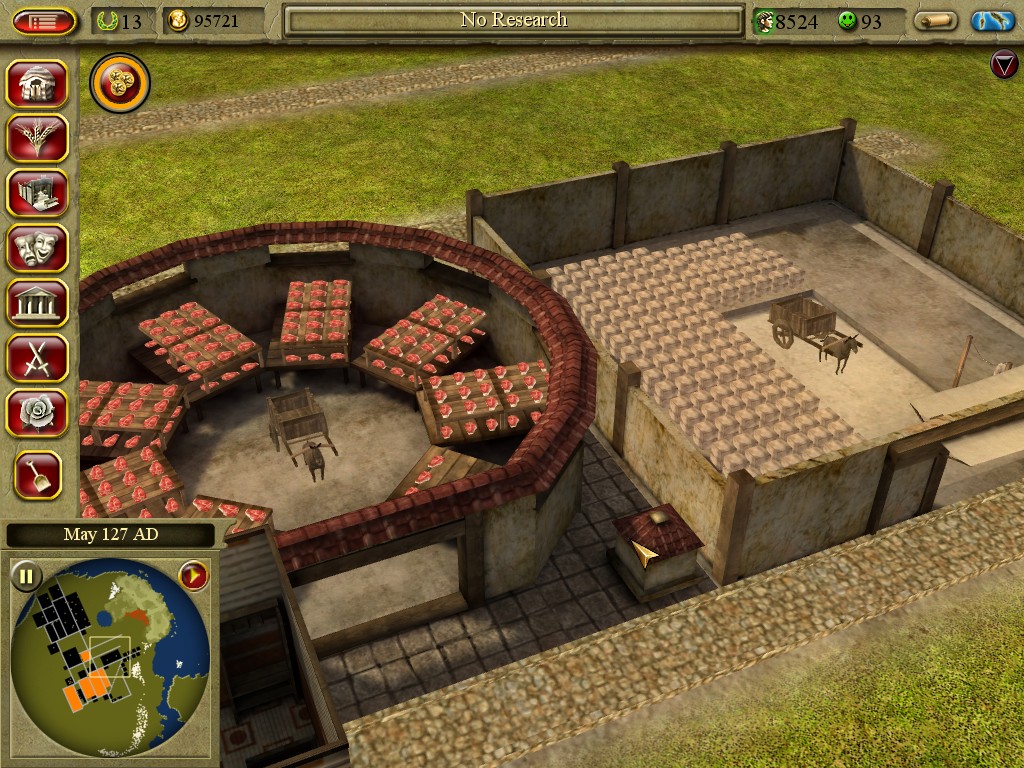Pause the game using the minimap button
Image resolution: width=1024 pixels, height=768 pixels.
pos(26,576)
